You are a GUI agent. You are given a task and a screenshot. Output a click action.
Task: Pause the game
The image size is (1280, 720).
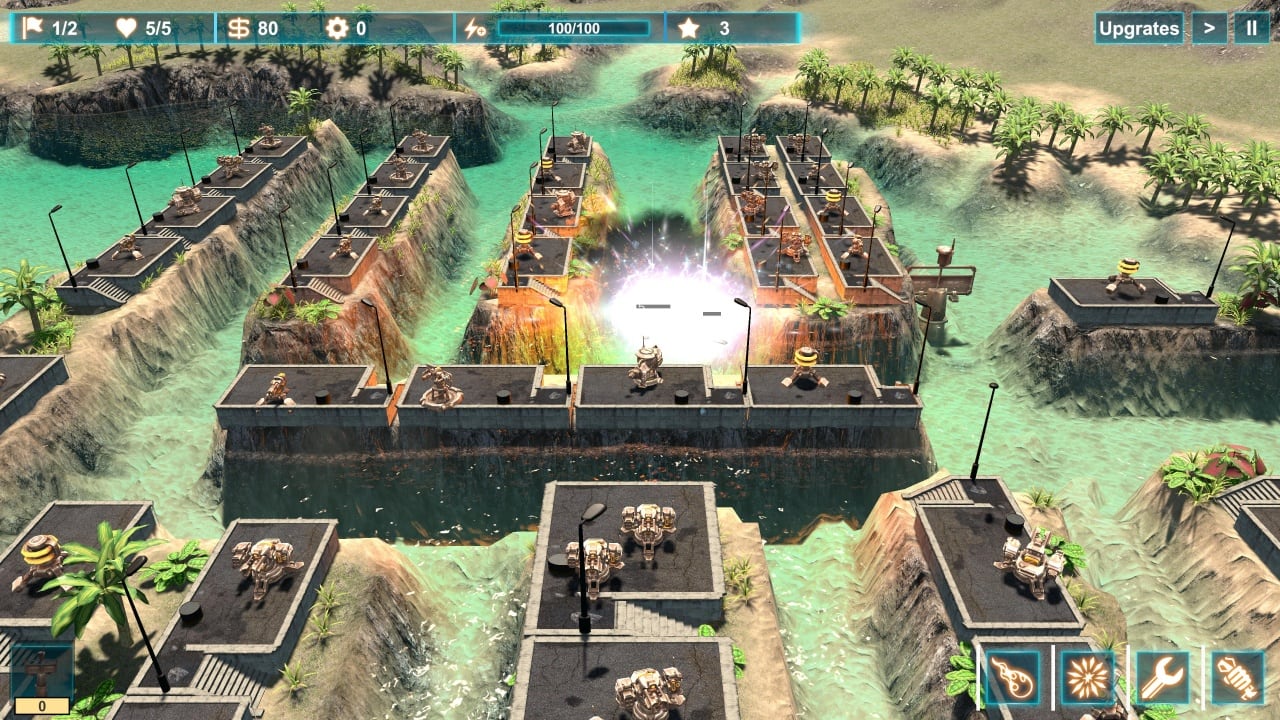coord(1251,28)
